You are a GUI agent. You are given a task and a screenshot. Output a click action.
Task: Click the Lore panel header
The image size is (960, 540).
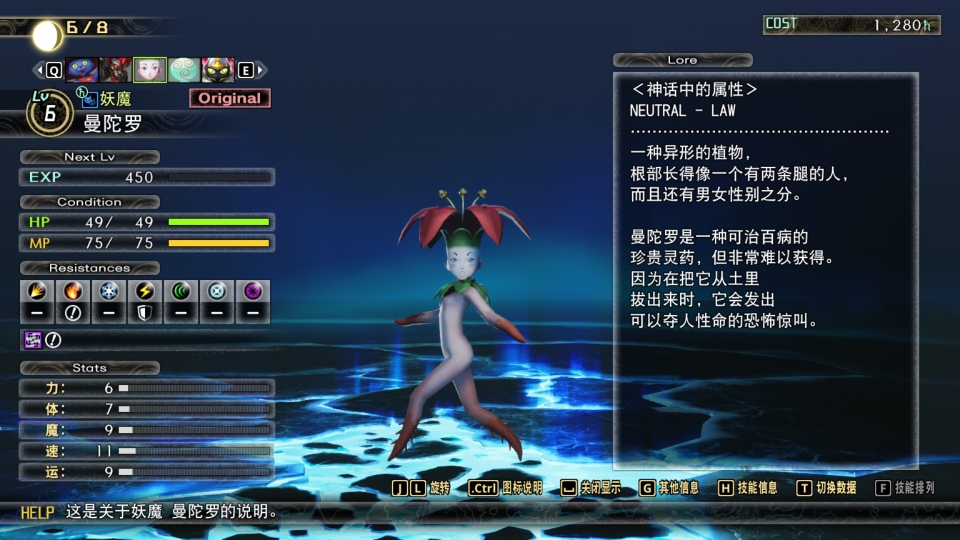click(x=683, y=60)
